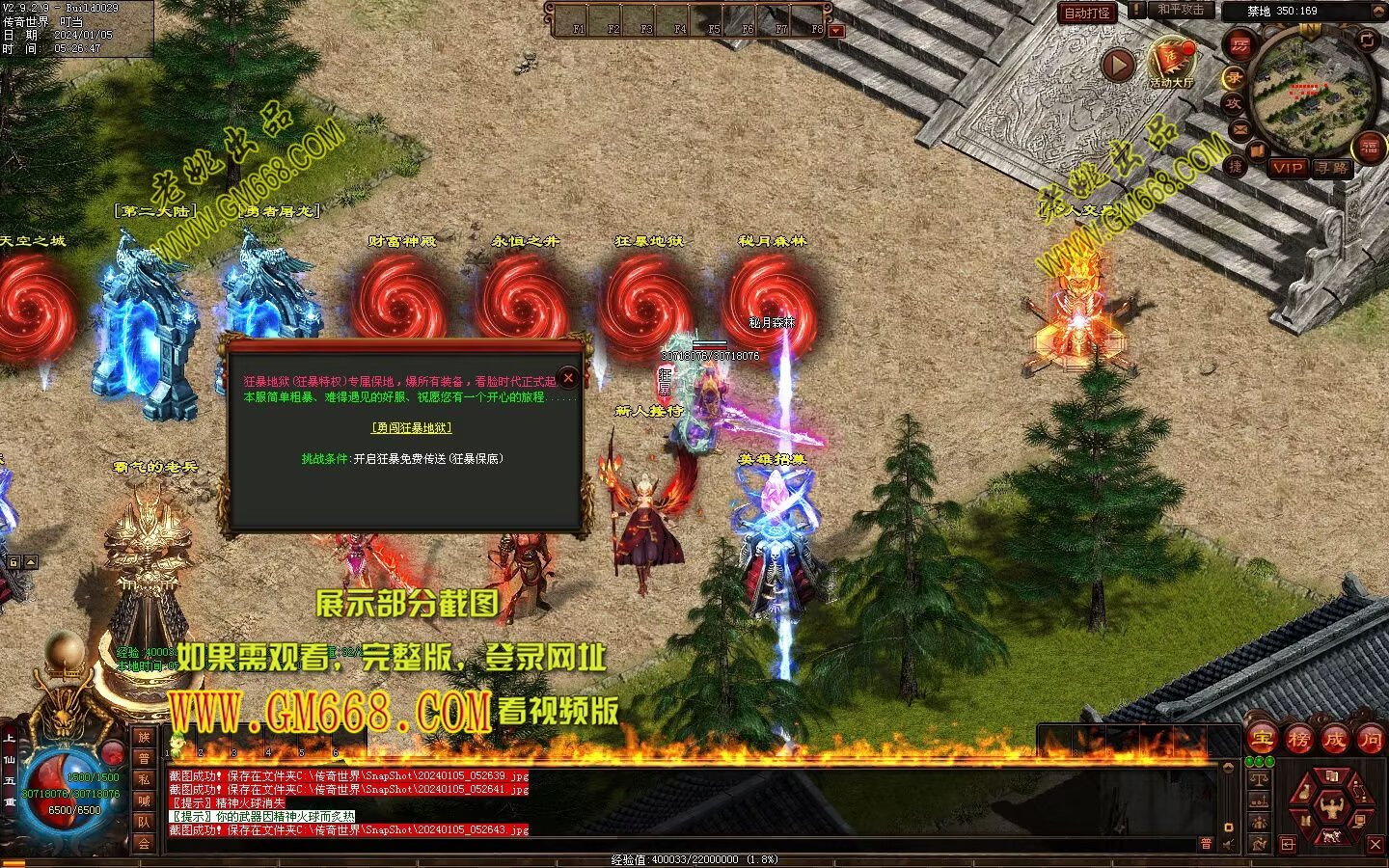Click the 勇闯狂暴地狱 link in dialog
1389x868 pixels.
(x=412, y=427)
